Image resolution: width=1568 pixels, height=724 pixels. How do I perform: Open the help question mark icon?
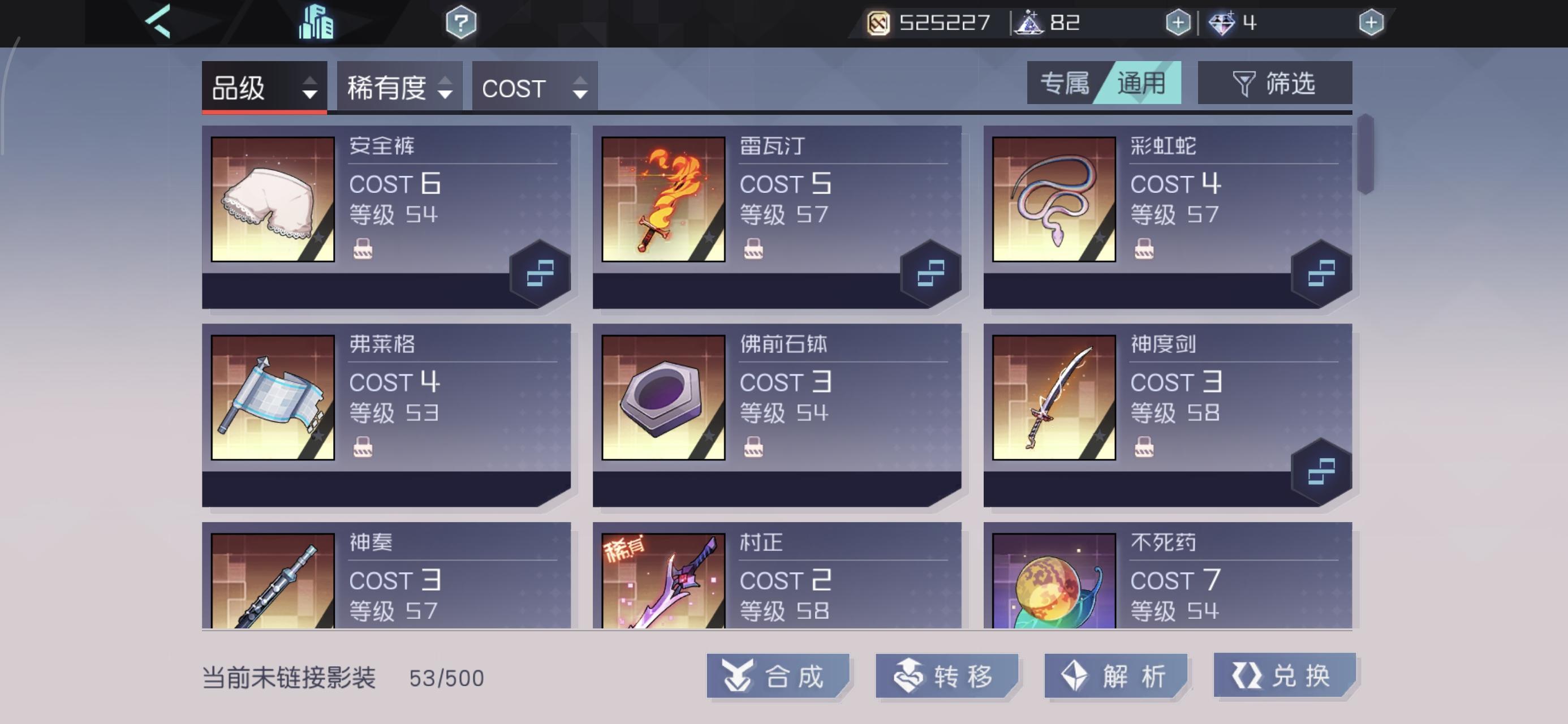462,22
